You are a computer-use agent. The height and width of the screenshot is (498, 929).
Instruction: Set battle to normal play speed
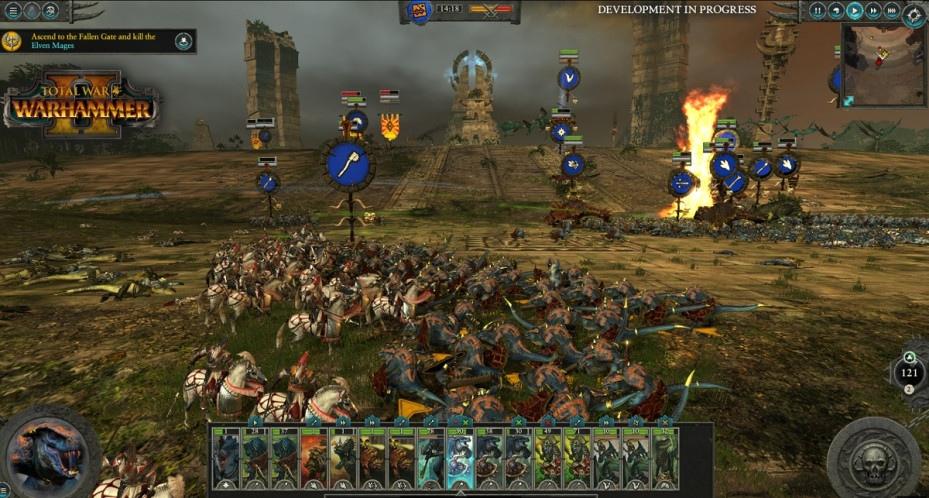click(x=855, y=11)
